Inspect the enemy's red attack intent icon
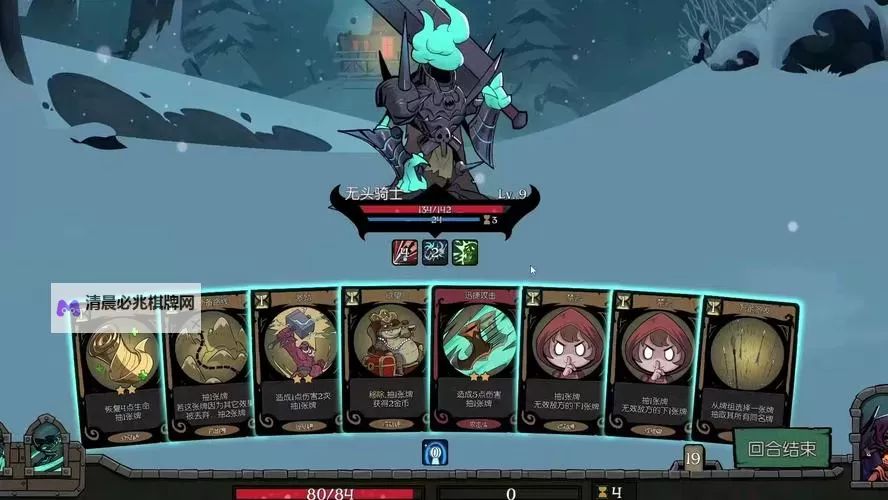 coord(405,252)
